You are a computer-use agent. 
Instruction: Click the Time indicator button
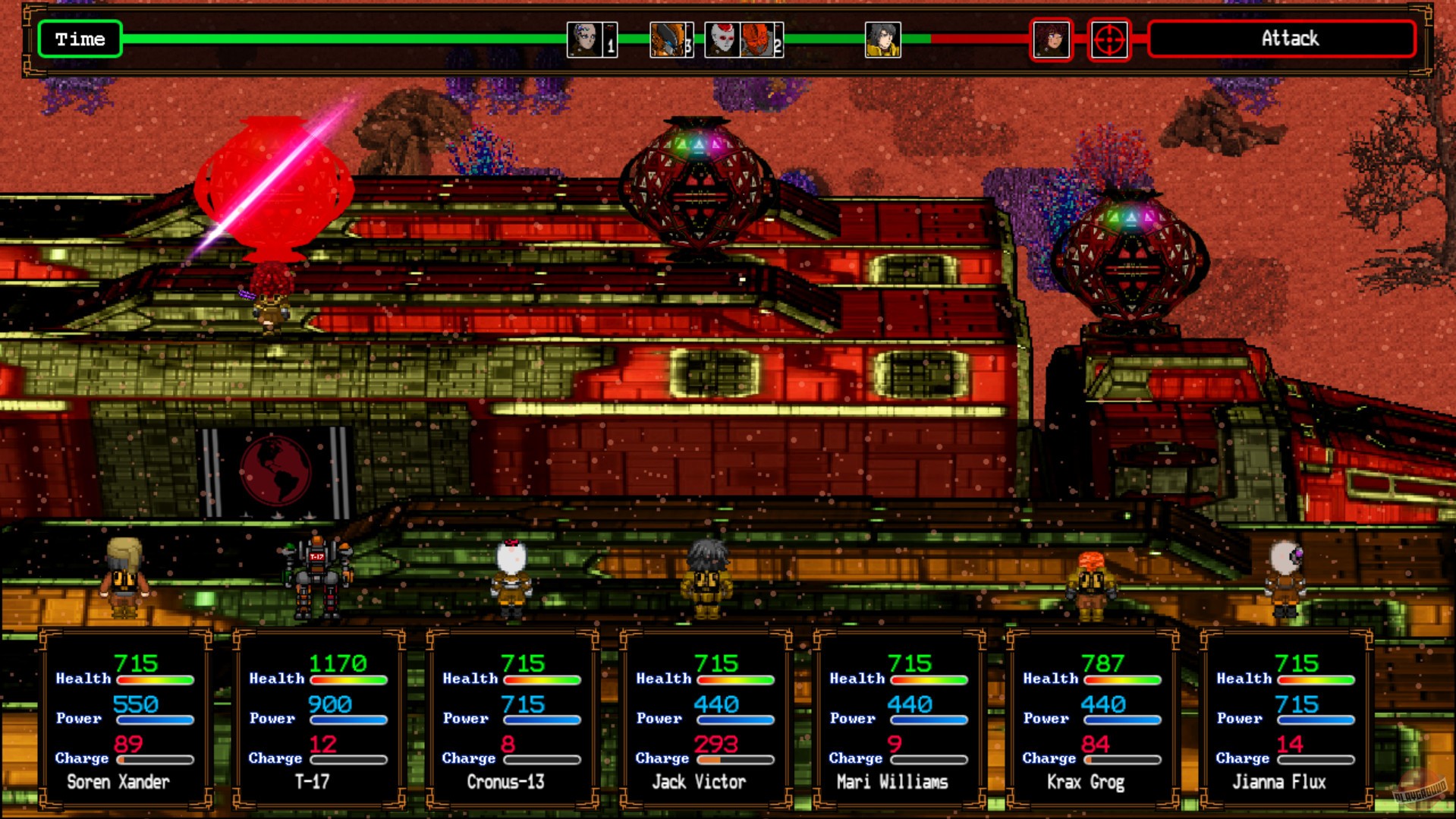click(80, 39)
